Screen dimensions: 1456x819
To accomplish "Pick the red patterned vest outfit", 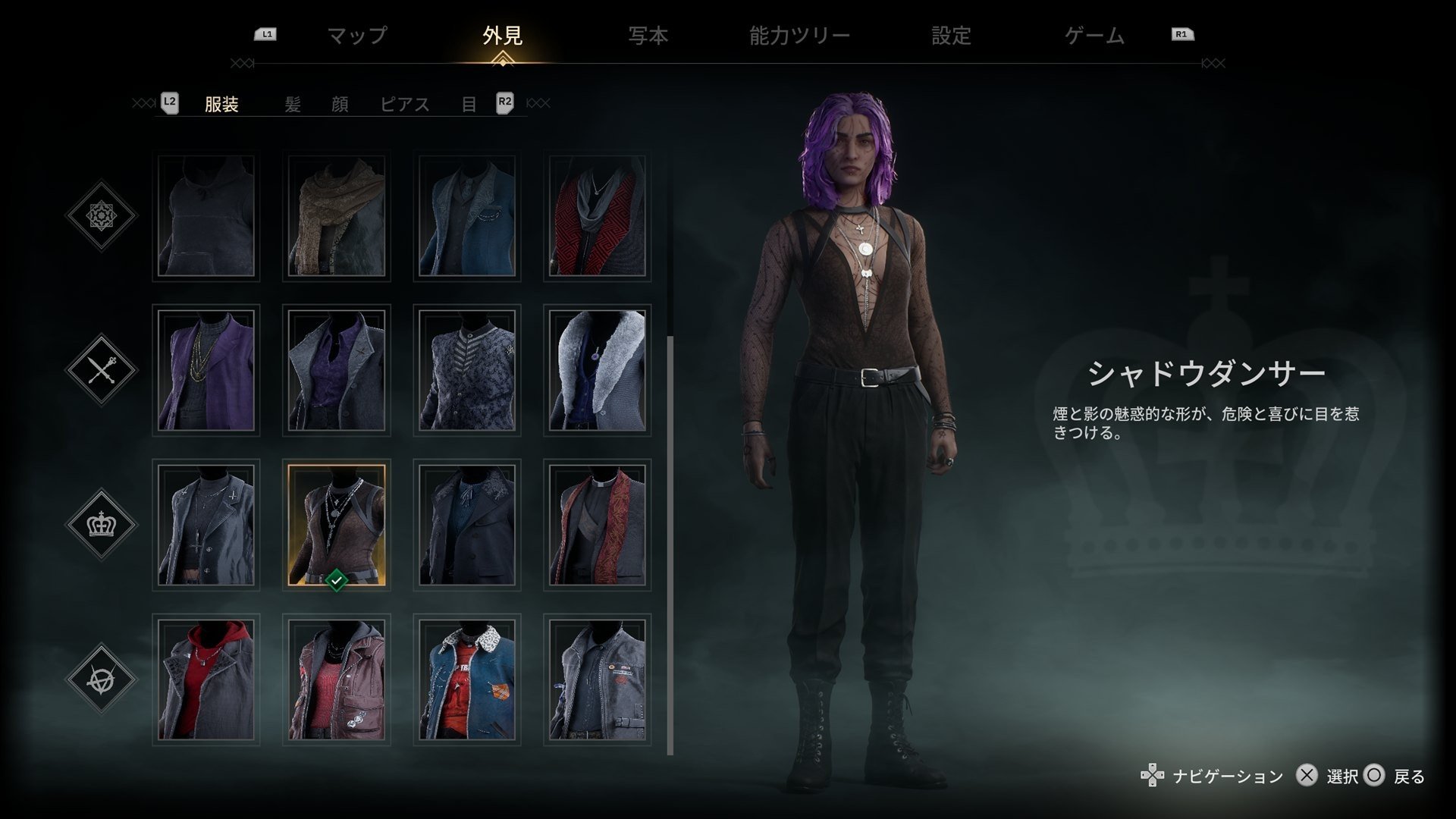I will [598, 216].
